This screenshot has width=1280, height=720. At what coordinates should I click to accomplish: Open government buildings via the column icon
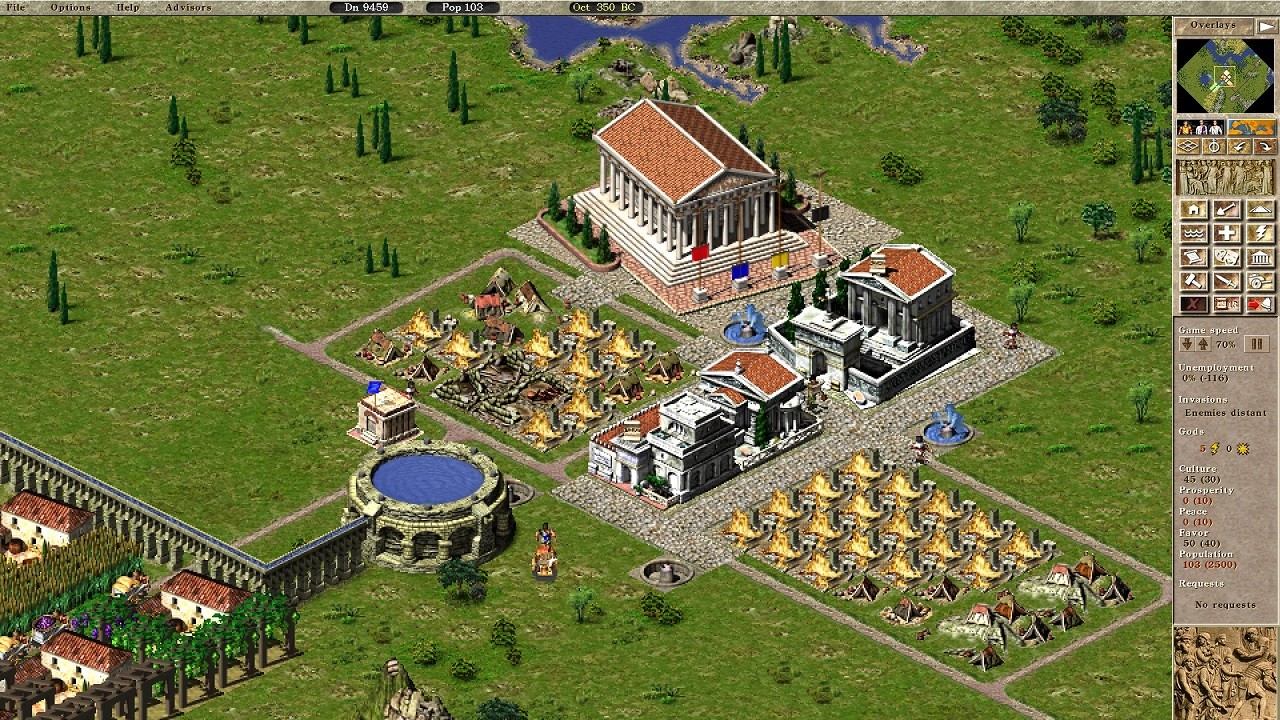click(1260, 257)
